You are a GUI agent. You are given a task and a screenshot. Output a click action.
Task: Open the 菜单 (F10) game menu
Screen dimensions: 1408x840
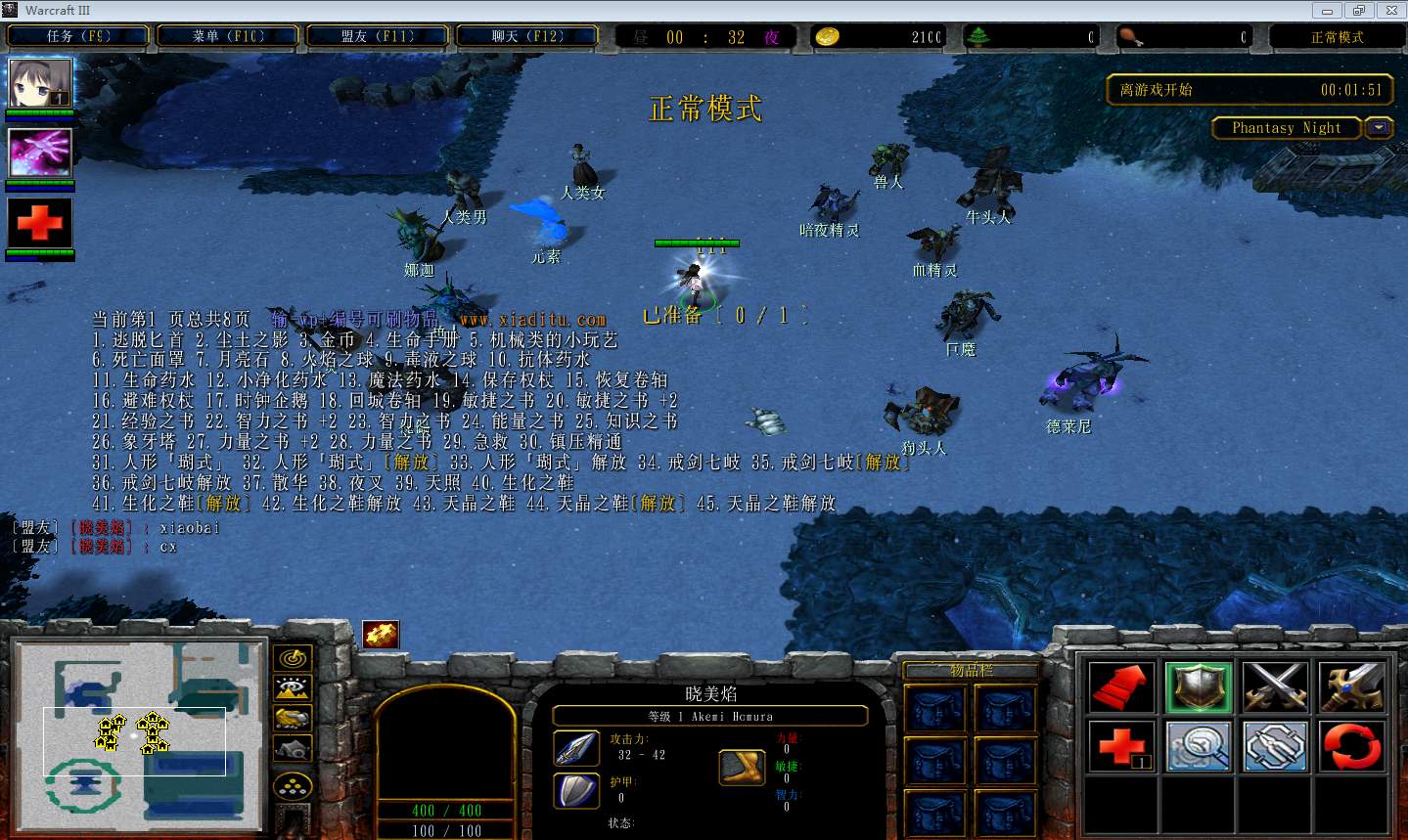pyautogui.click(x=228, y=37)
